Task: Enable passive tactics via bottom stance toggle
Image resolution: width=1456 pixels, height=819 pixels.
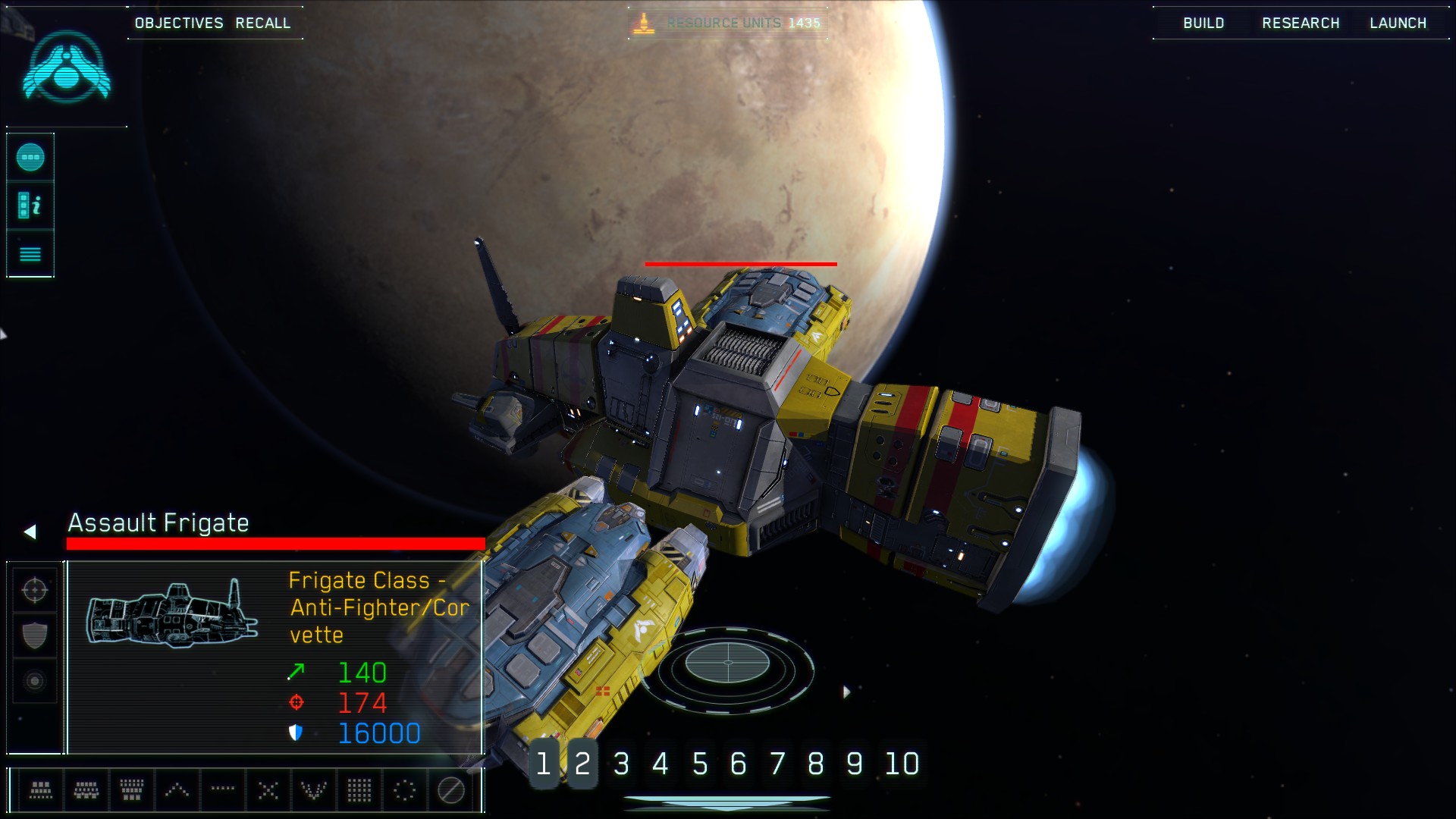Action: pos(34,680)
